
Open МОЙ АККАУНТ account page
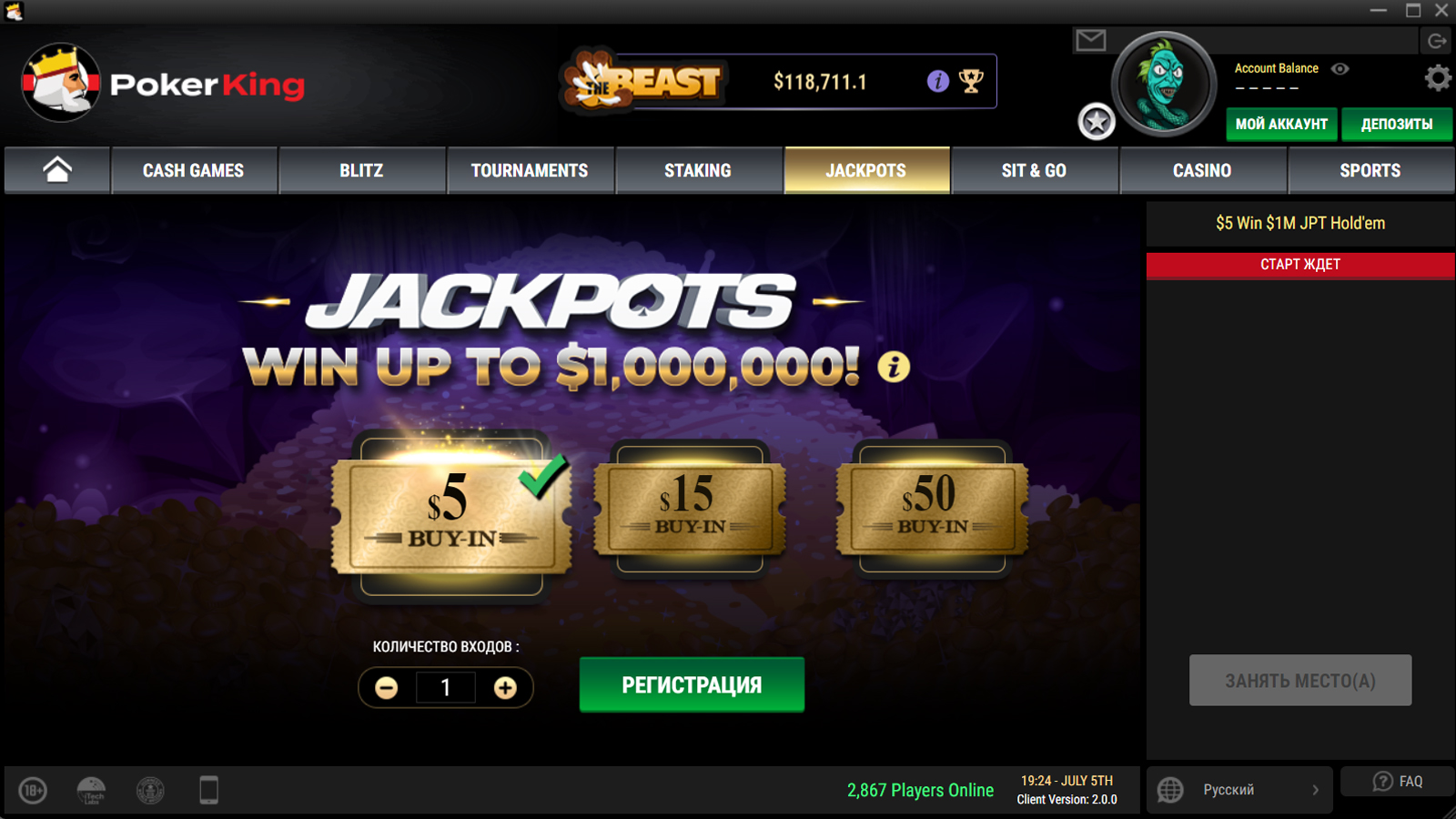tap(1281, 124)
